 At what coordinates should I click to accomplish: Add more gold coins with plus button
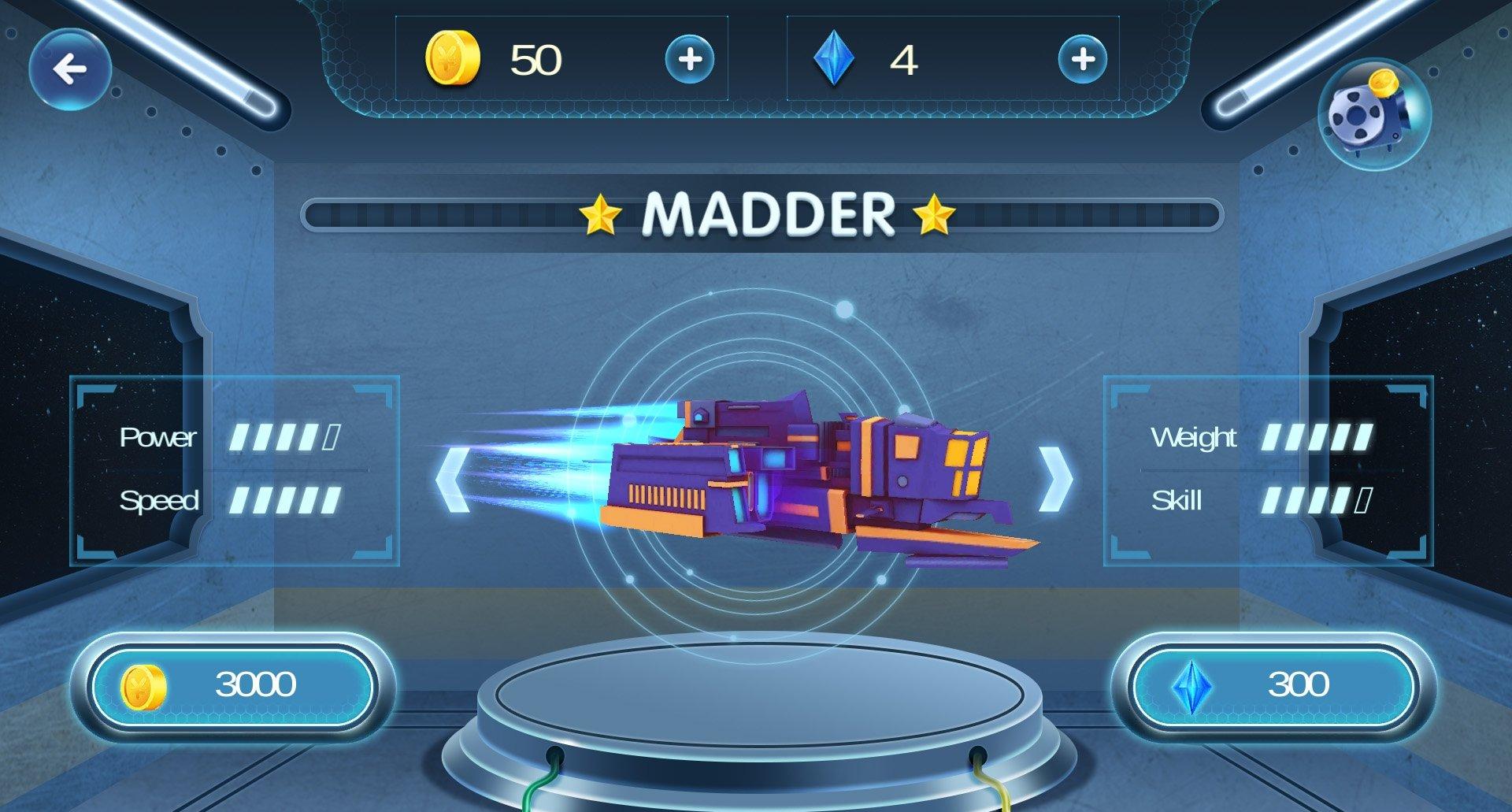click(689, 59)
